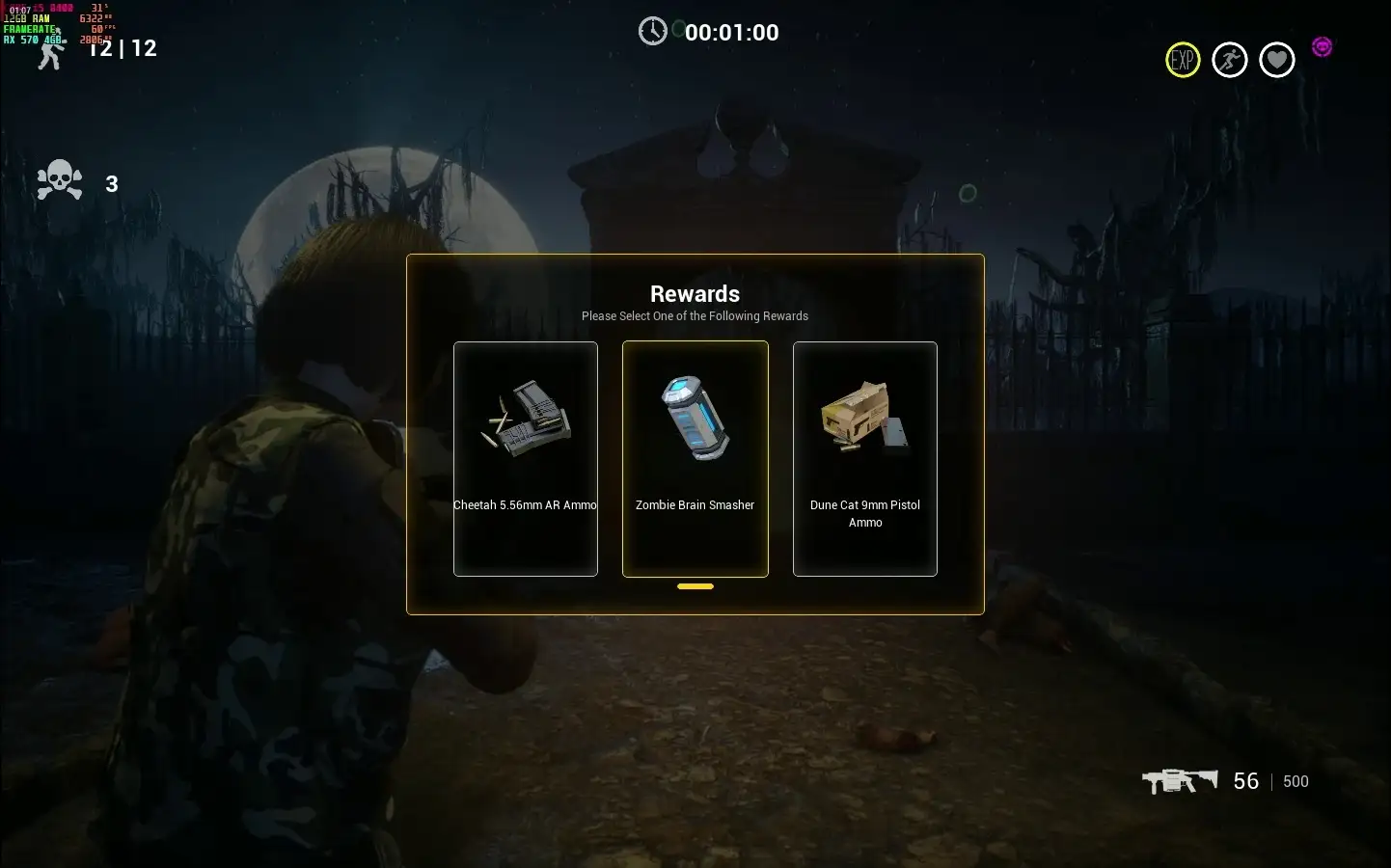Activate the running man speed icon
Image resolution: width=1391 pixels, height=868 pixels.
pyautogui.click(x=1230, y=61)
